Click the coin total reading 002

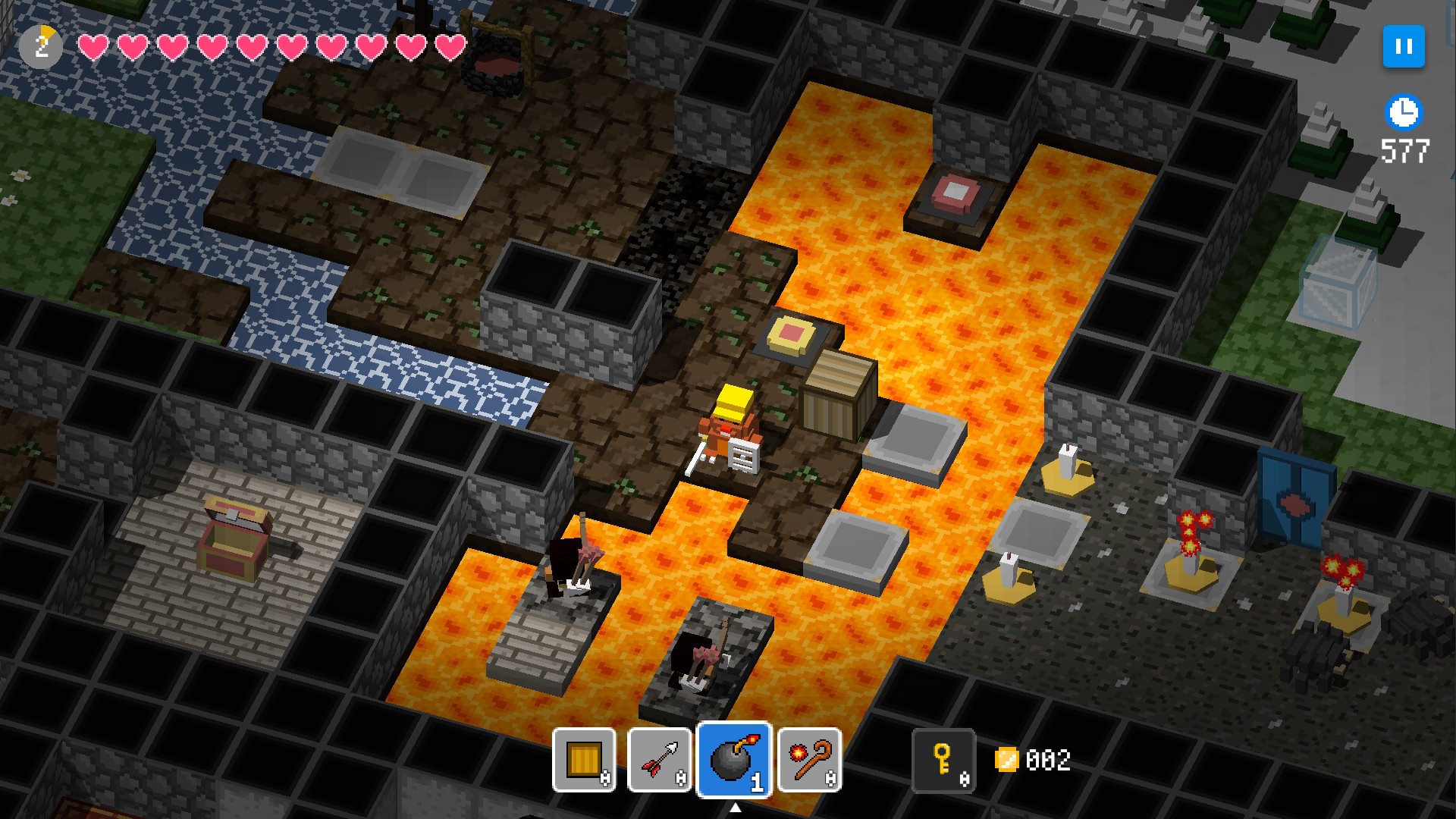[x=1048, y=761]
